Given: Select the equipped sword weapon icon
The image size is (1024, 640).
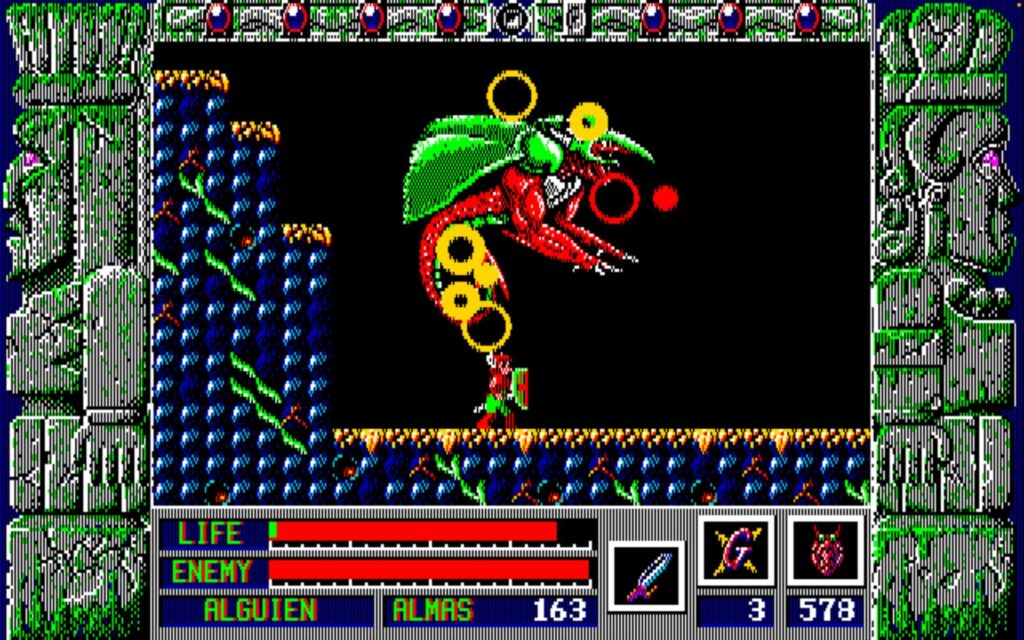Looking at the screenshot, I should coord(645,575).
